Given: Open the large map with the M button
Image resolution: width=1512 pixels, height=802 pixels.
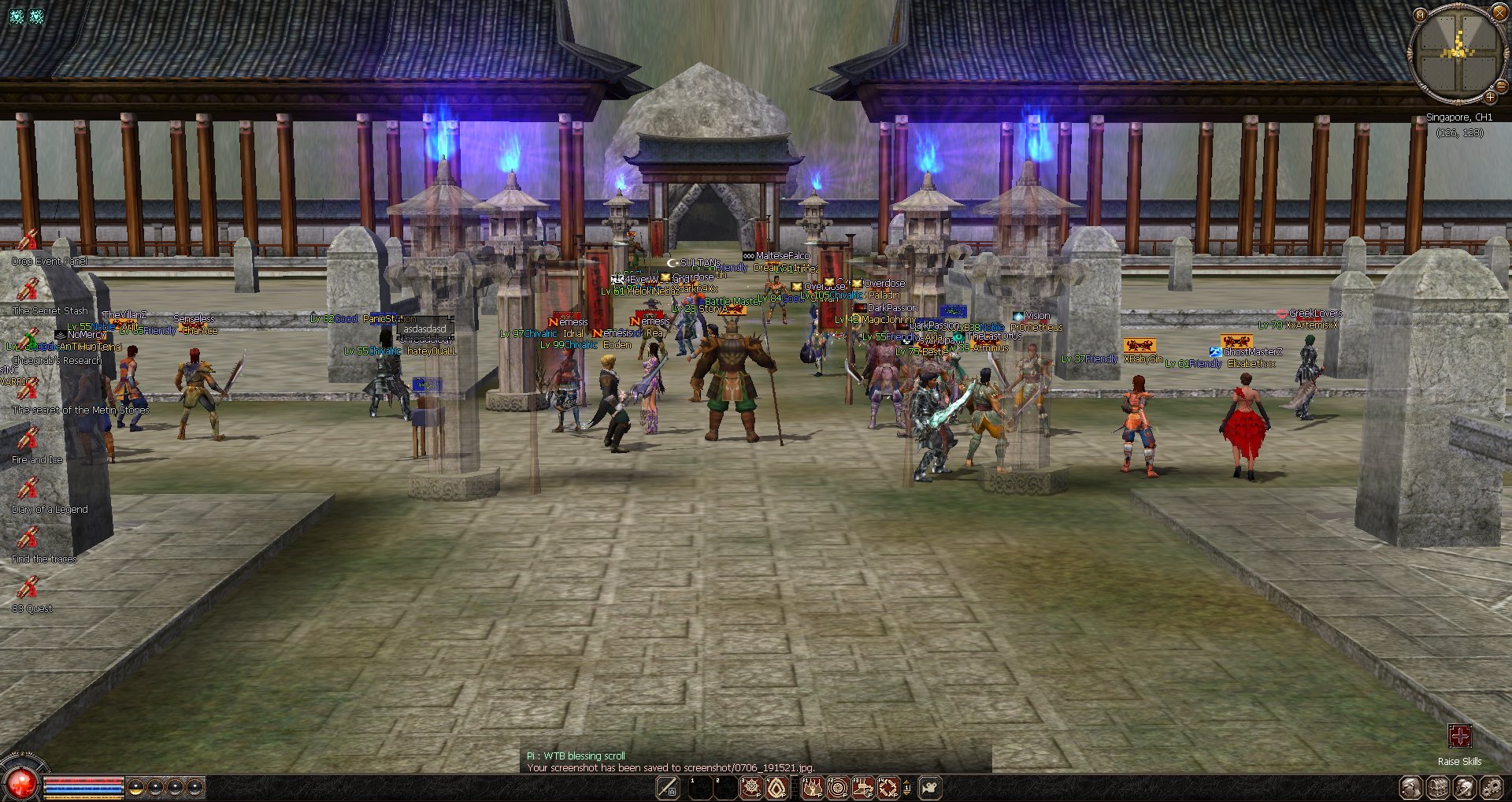Looking at the screenshot, I should [x=1420, y=14].
